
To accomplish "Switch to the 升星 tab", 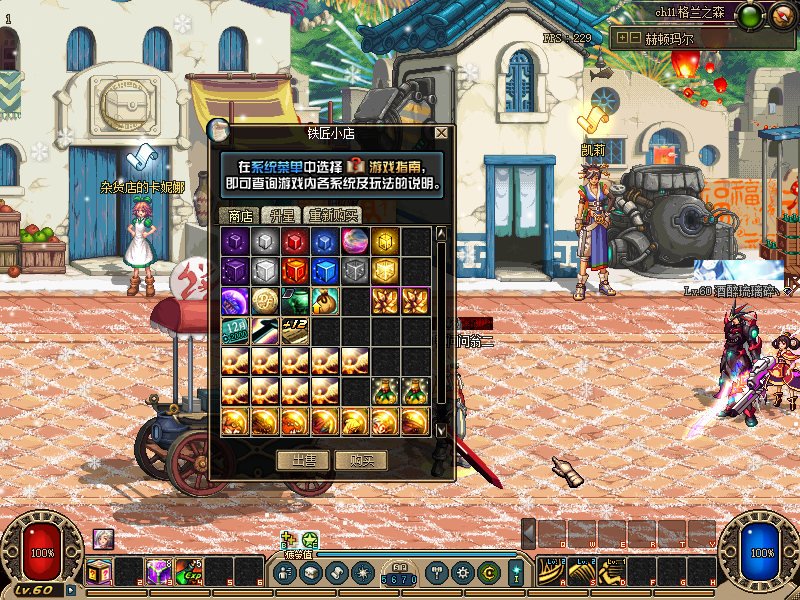I will [279, 215].
